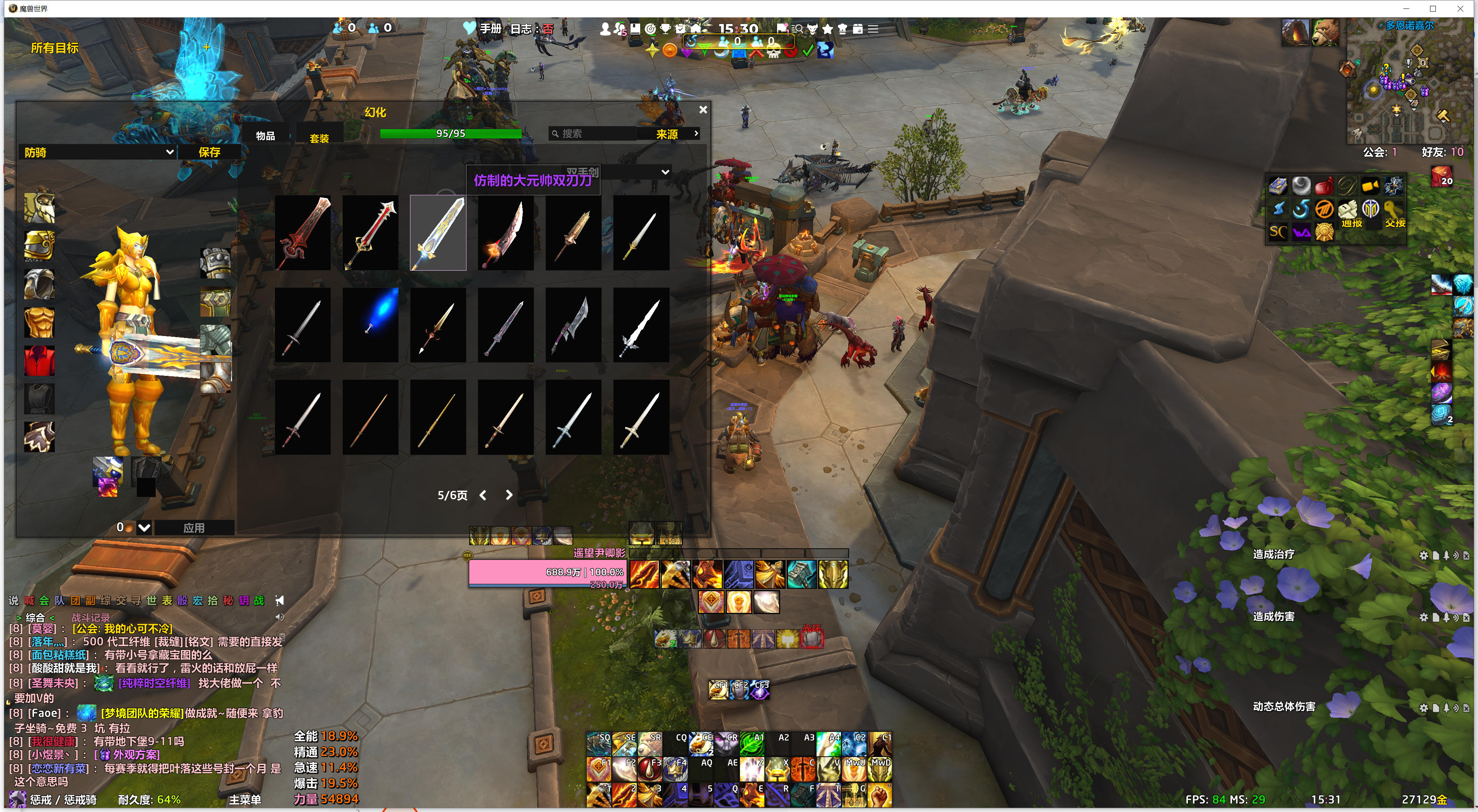Select the red shirt slot icon
The width and height of the screenshot is (1478, 812).
(39, 361)
